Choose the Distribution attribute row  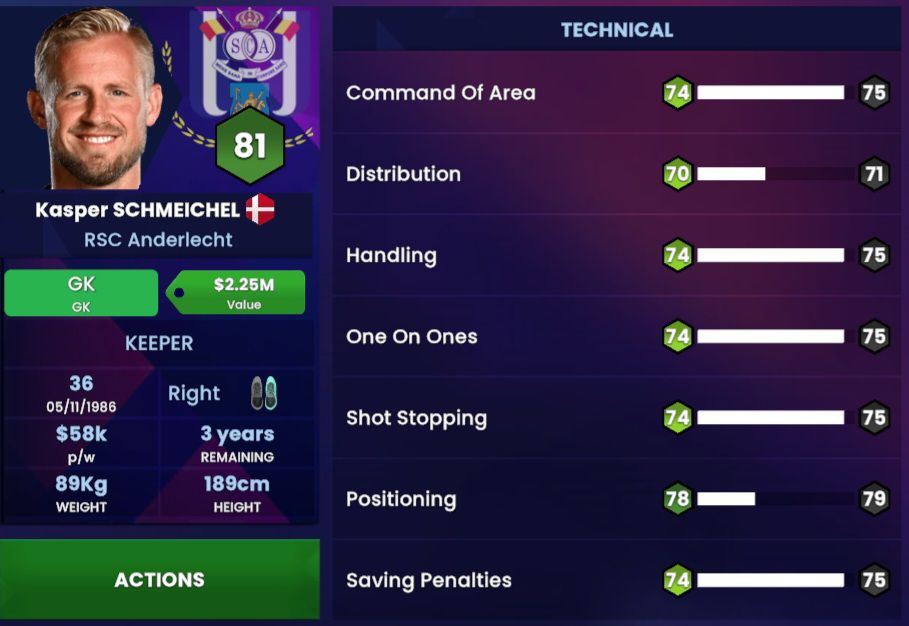point(616,174)
